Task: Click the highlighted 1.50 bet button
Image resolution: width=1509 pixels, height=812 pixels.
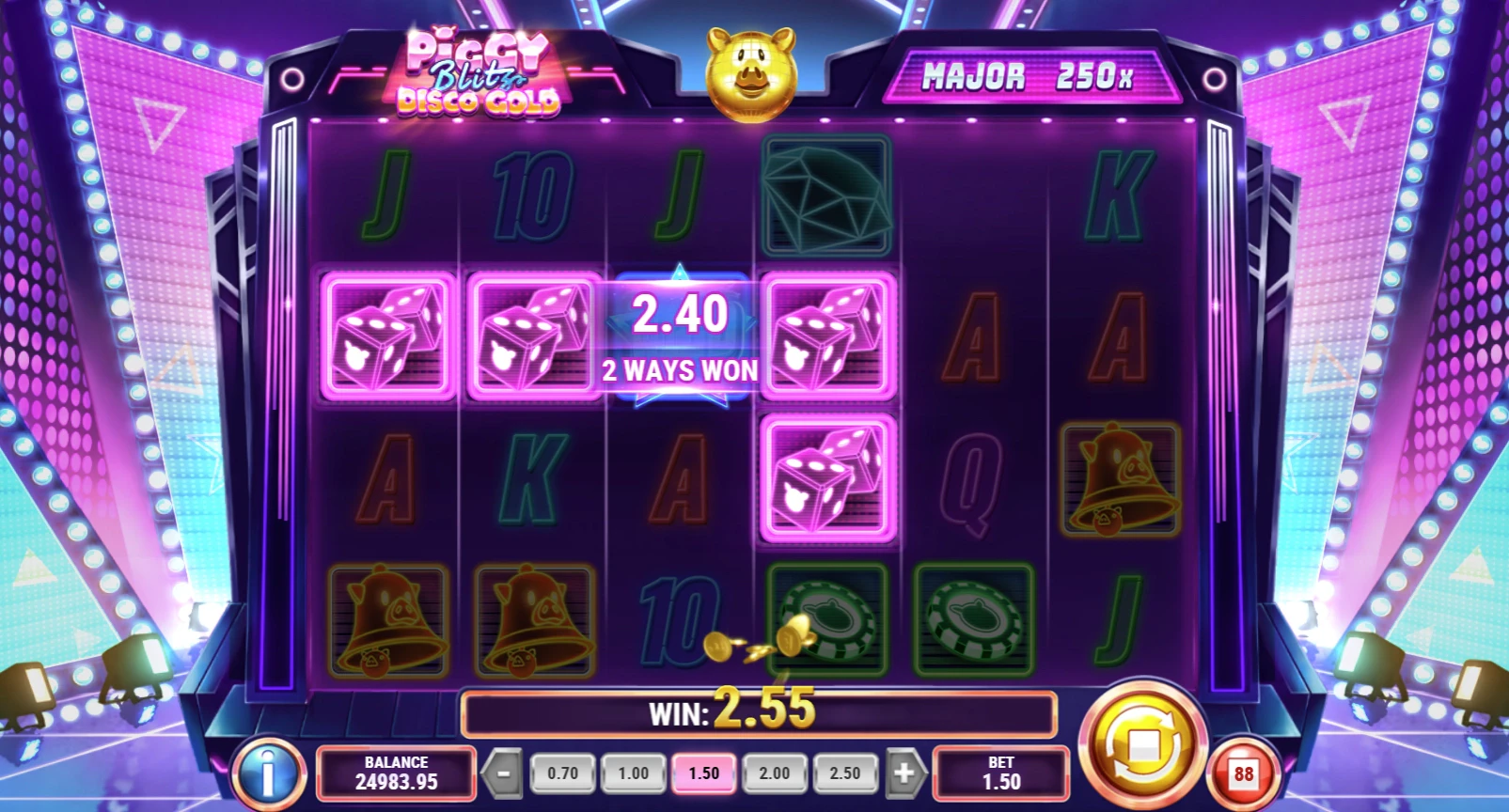Action: tap(703, 773)
